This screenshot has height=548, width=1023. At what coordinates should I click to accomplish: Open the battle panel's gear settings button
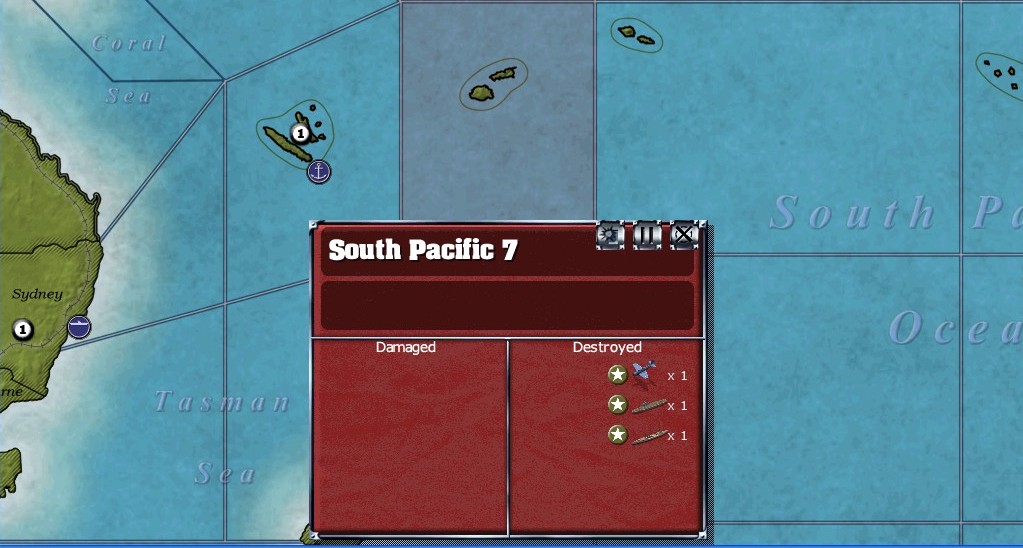pos(610,236)
